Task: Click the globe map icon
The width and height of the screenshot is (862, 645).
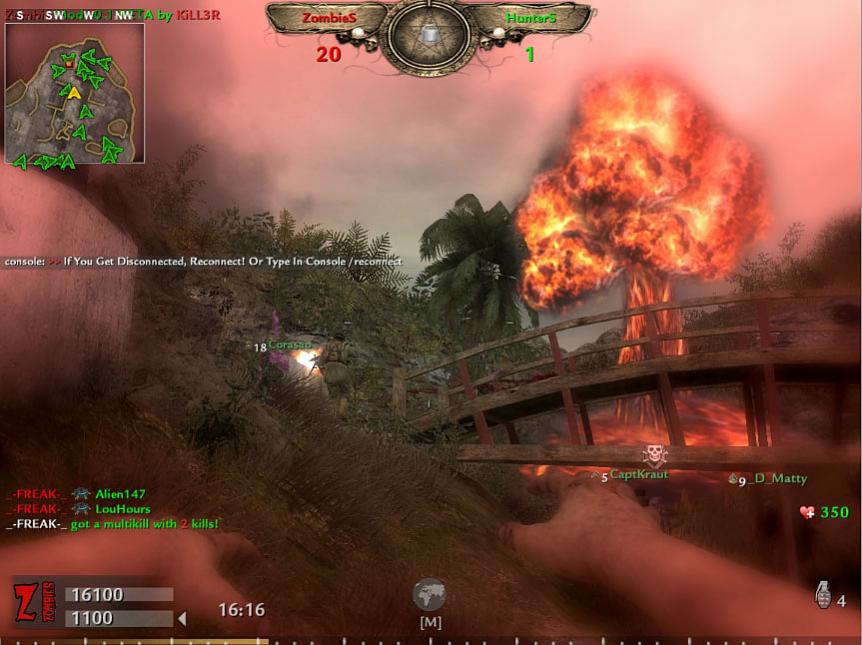Action: point(429,595)
